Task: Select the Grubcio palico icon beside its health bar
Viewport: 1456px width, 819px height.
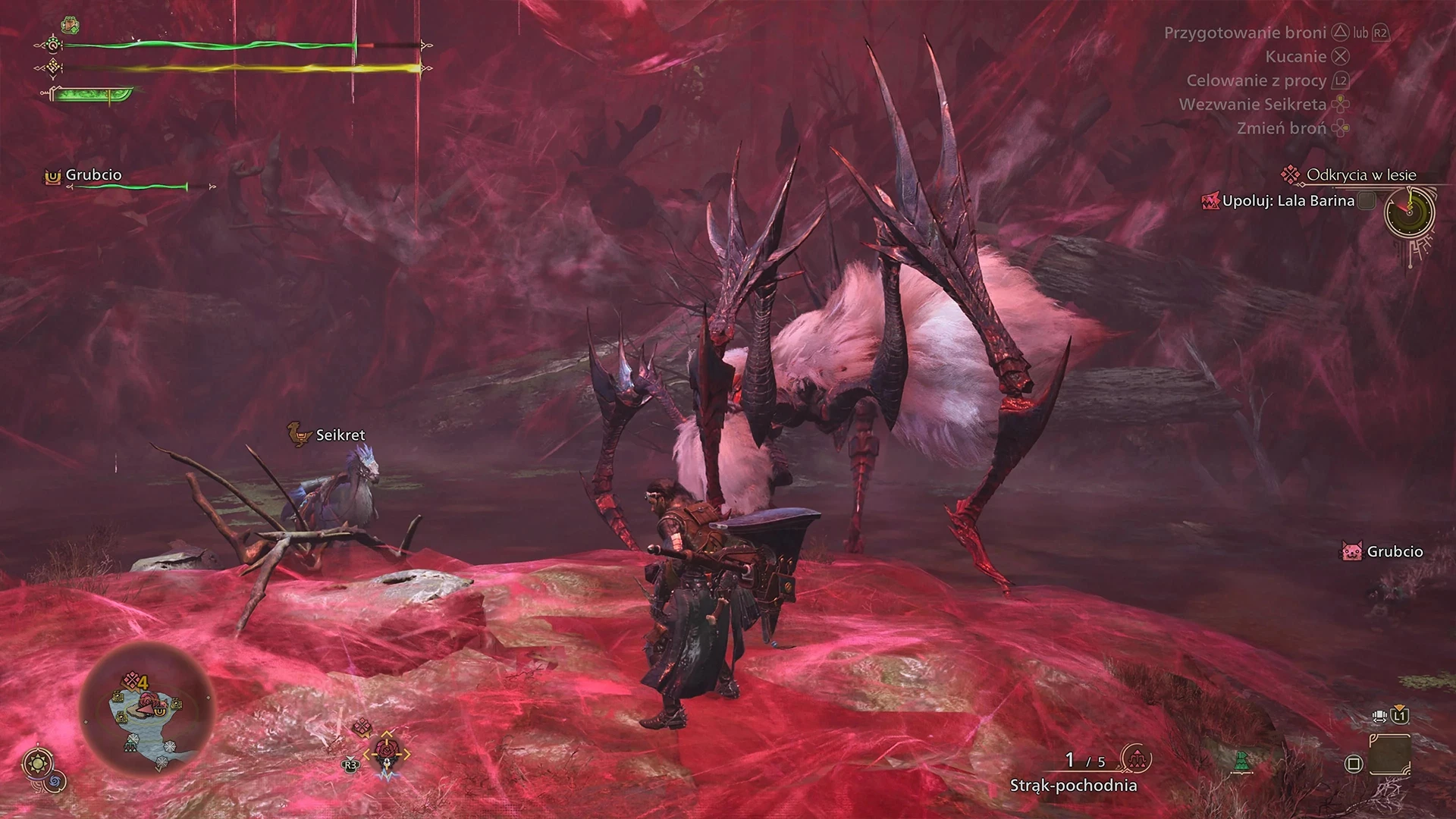Action: (52, 176)
